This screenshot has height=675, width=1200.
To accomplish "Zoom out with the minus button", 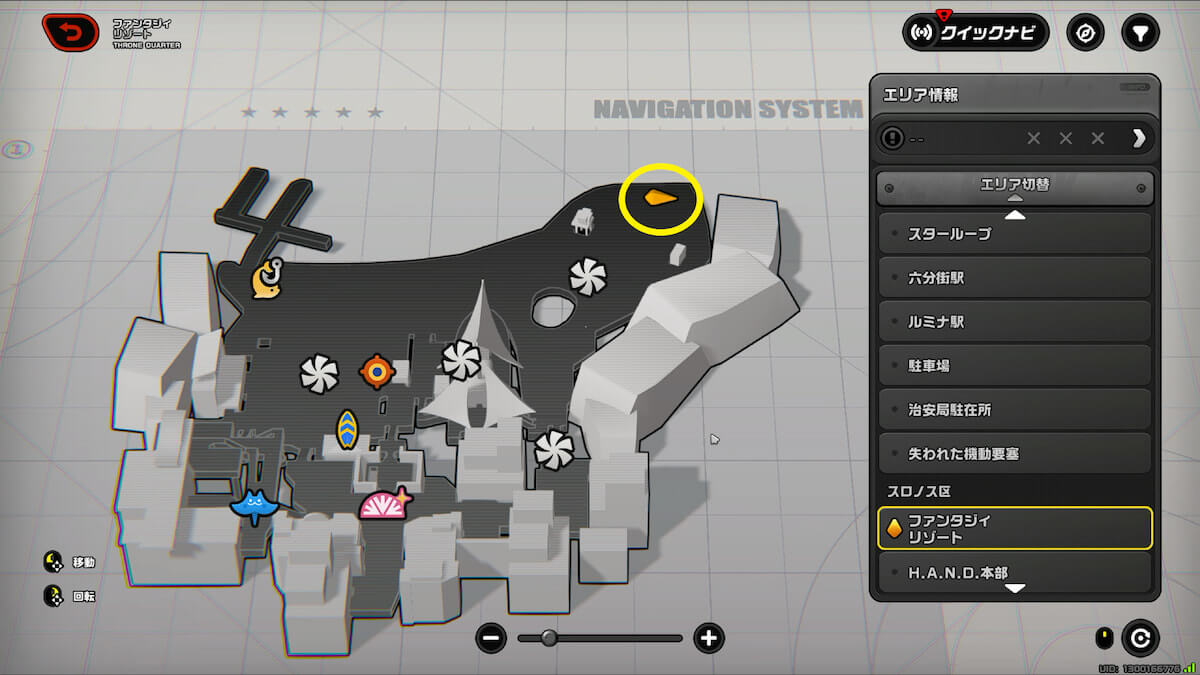I will click(491, 638).
